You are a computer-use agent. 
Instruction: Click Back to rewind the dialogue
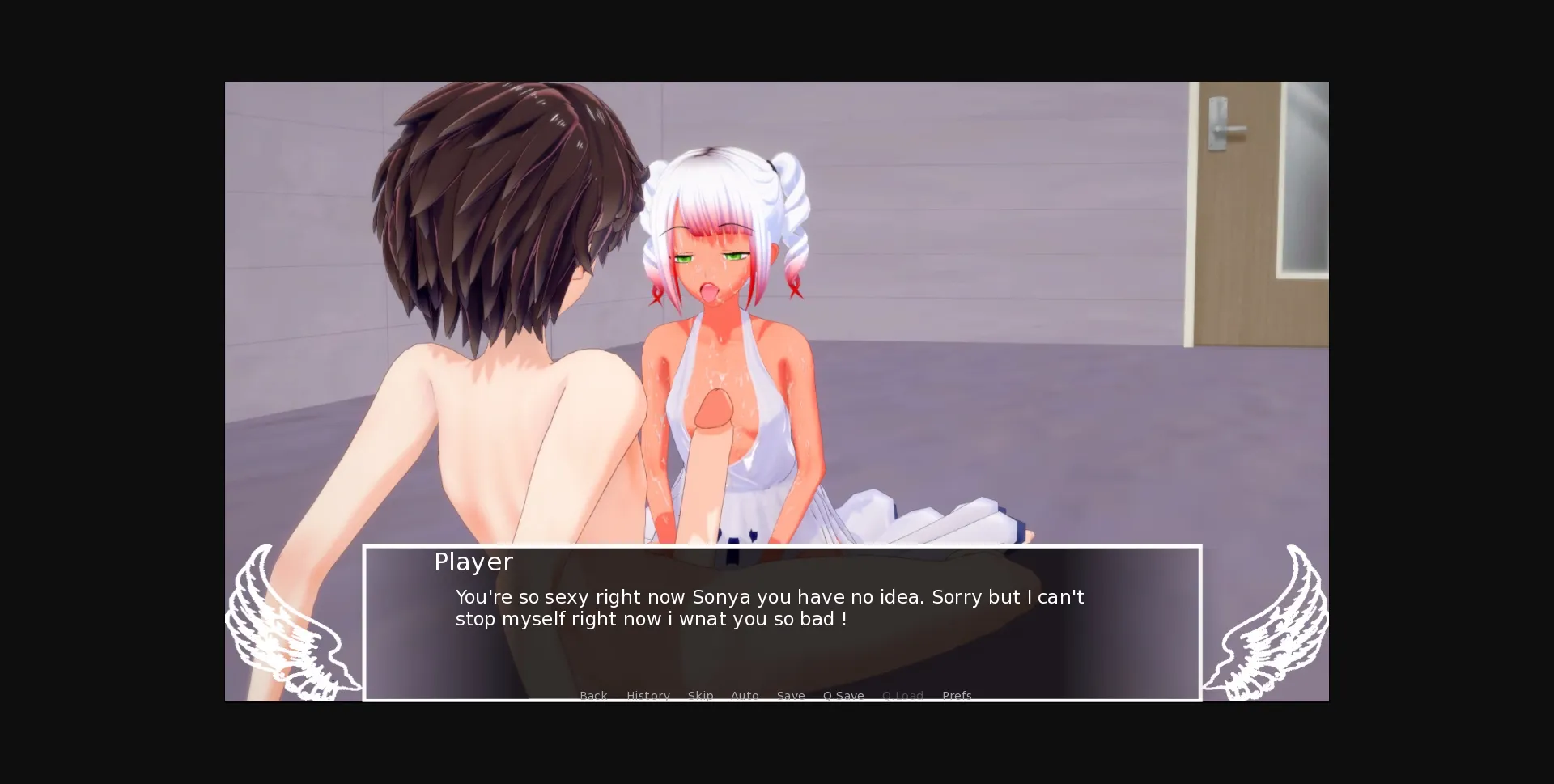coord(593,696)
